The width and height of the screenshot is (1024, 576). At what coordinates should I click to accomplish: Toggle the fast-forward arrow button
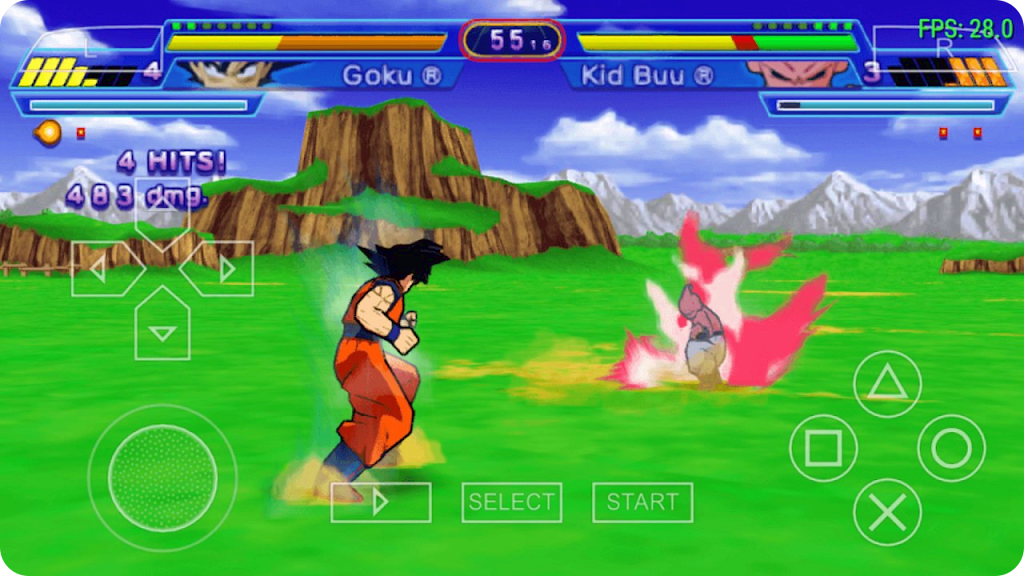[380, 502]
